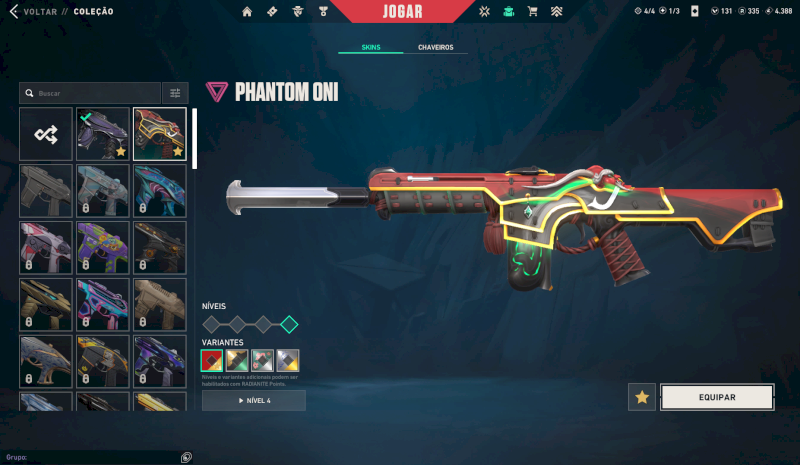The image size is (800, 465).
Task: Equip the skin with EQUIPAR button
Action: point(717,397)
